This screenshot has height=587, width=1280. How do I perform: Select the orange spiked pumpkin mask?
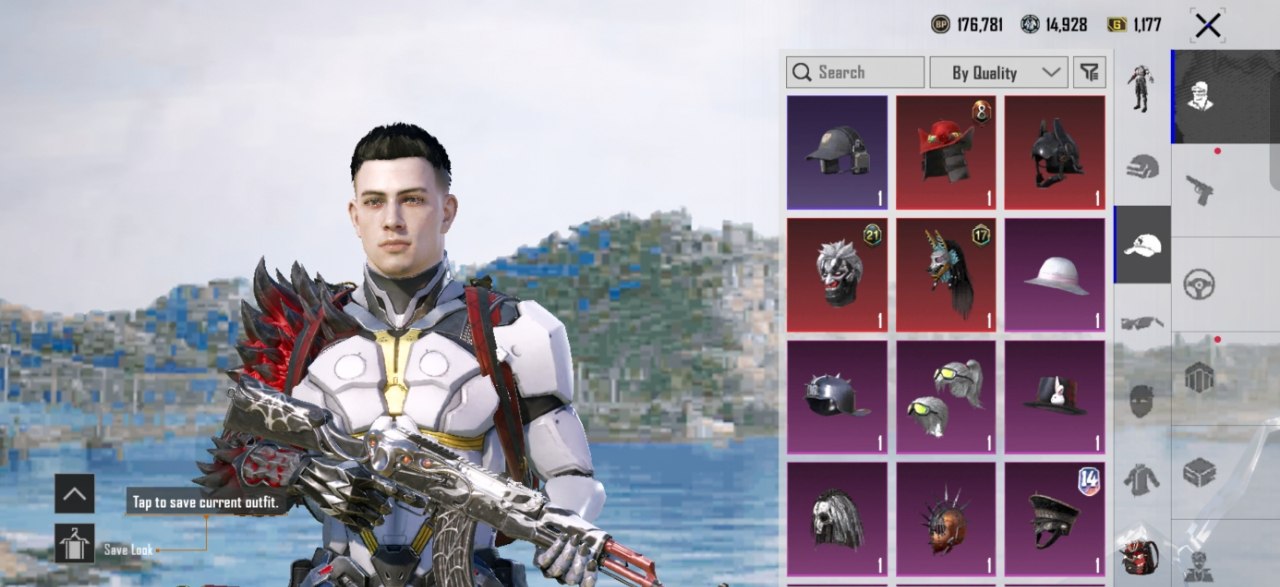point(946,518)
